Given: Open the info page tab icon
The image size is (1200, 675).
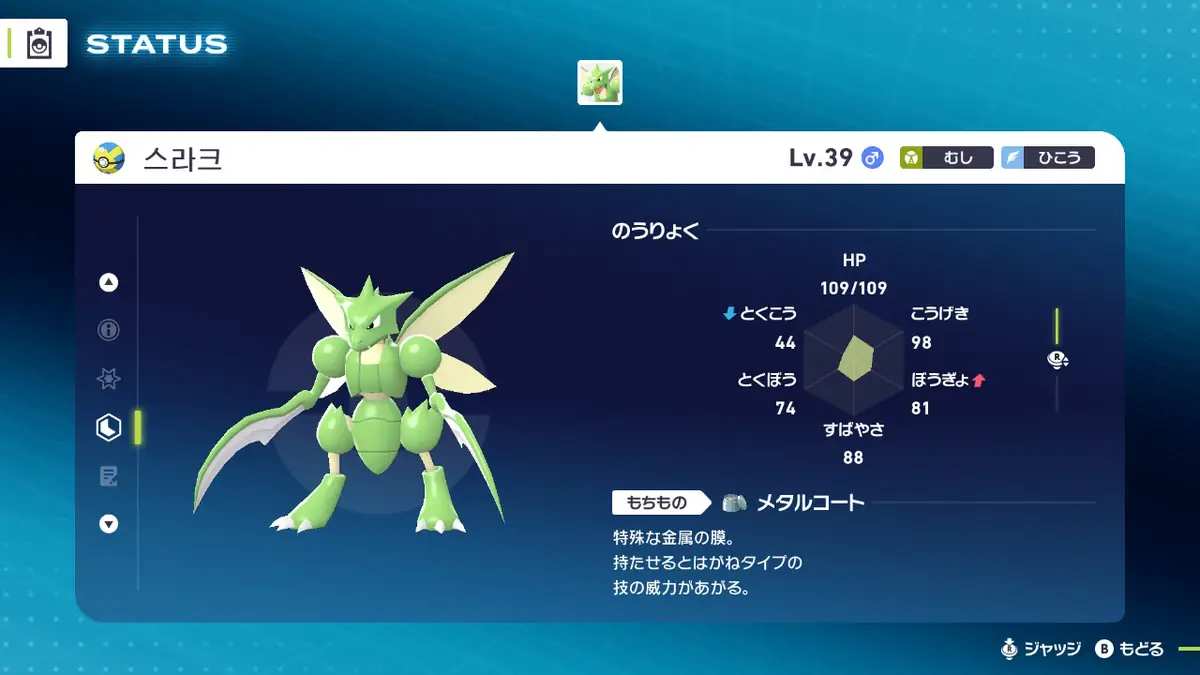Looking at the screenshot, I should pos(109,330).
